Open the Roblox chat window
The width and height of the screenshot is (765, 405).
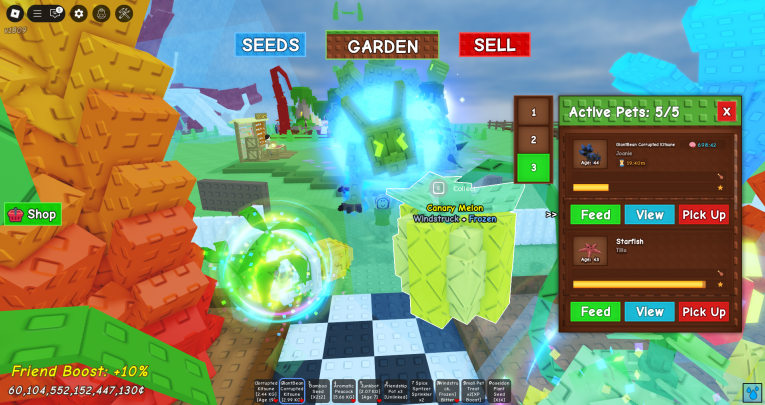pos(56,13)
